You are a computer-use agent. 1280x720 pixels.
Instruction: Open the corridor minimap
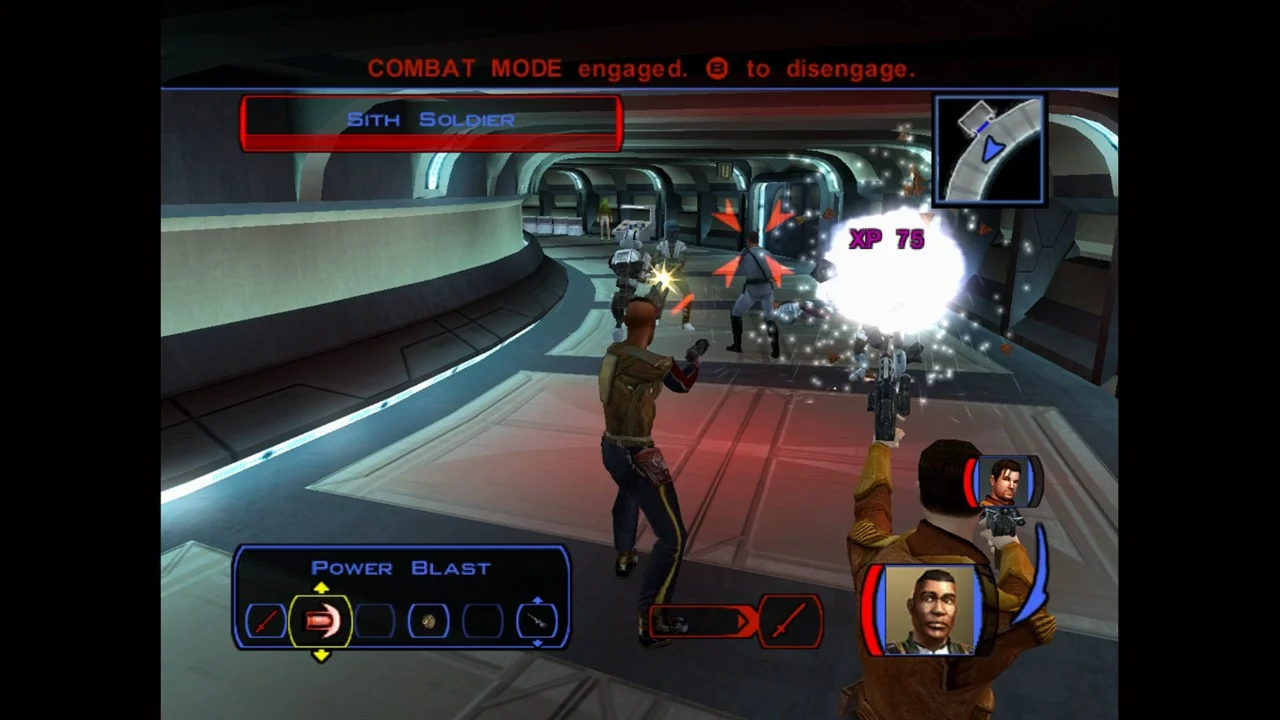[x=989, y=149]
